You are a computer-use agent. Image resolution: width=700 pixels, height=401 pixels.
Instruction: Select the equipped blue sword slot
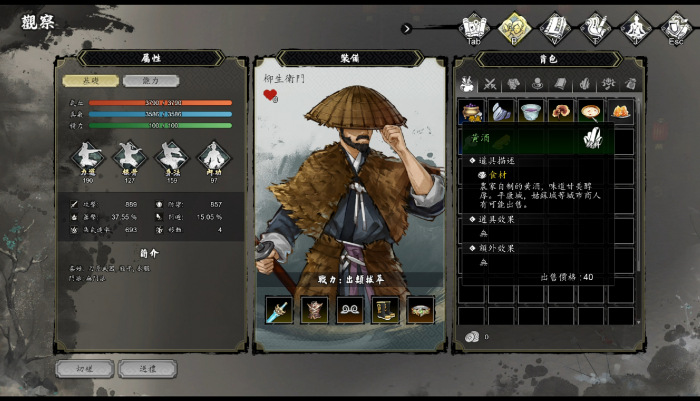[279, 309]
